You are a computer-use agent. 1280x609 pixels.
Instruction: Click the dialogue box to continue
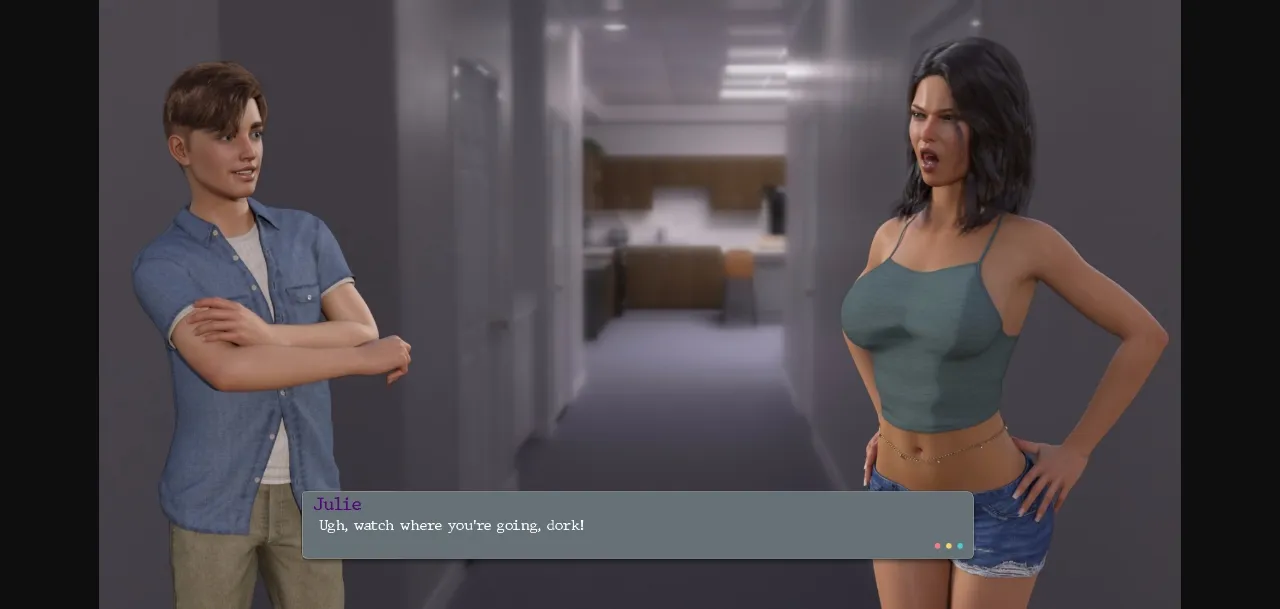click(637, 525)
